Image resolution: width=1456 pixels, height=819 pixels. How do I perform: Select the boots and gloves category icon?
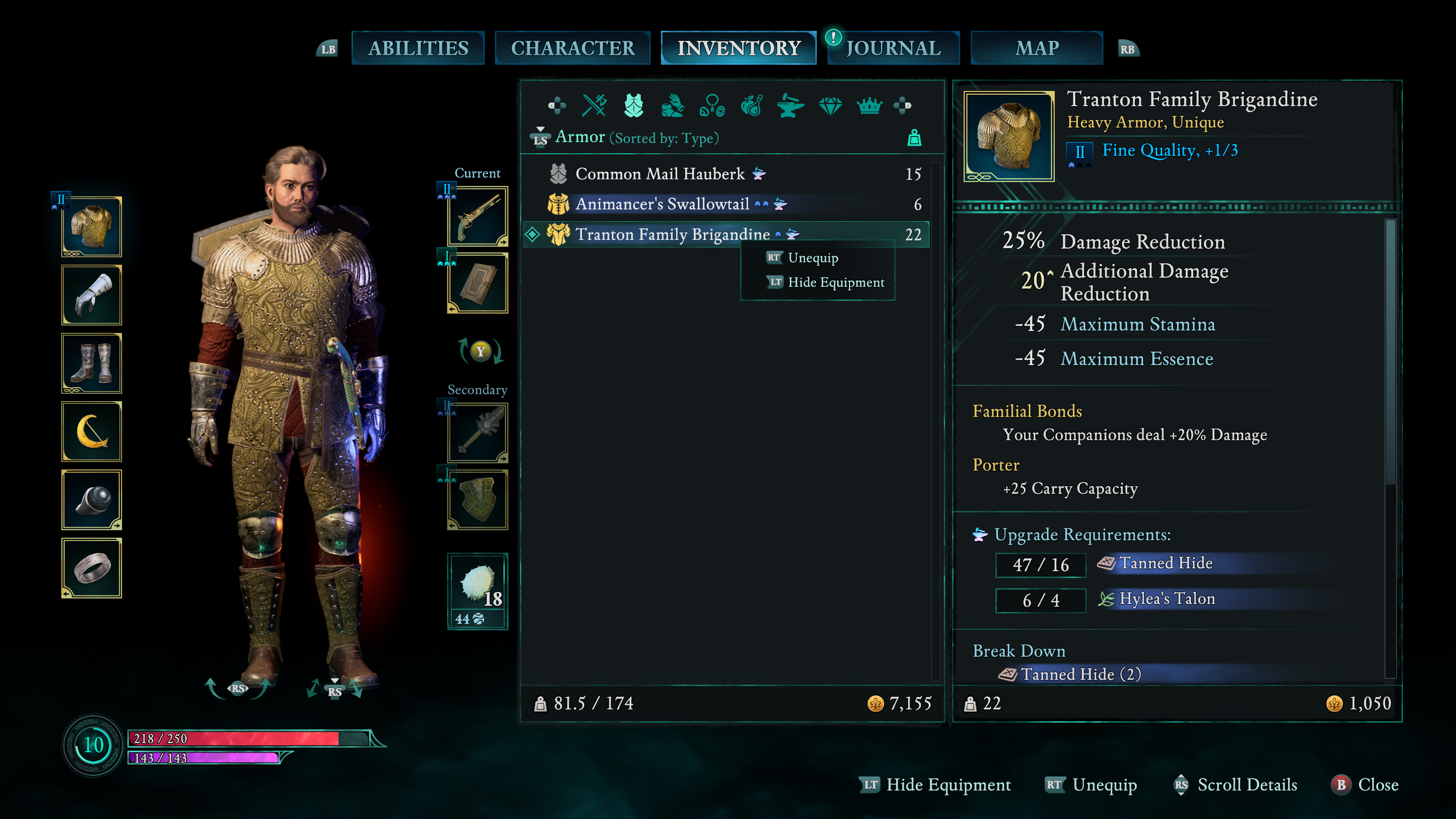point(672,106)
